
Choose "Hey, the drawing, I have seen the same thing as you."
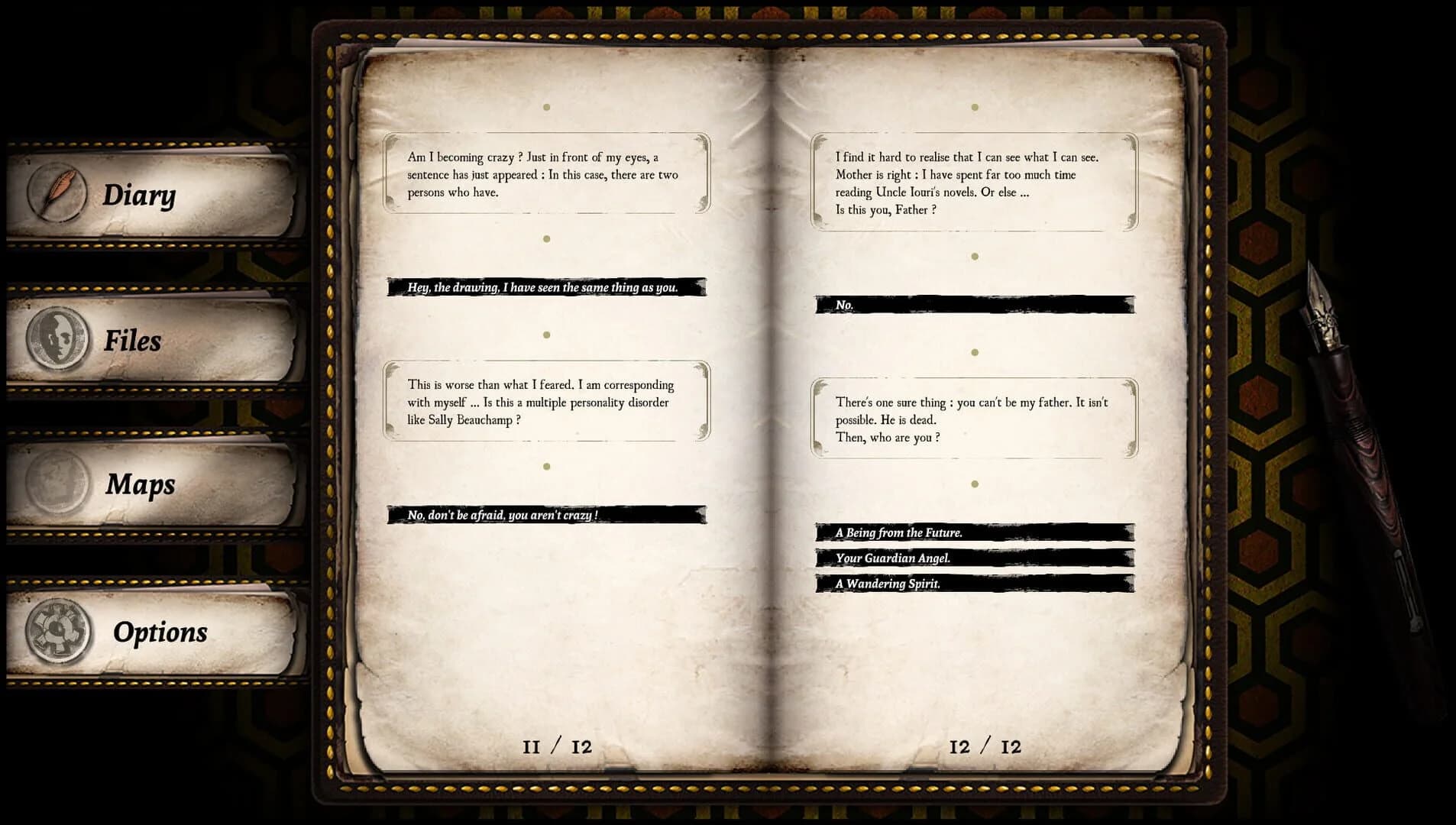(544, 288)
